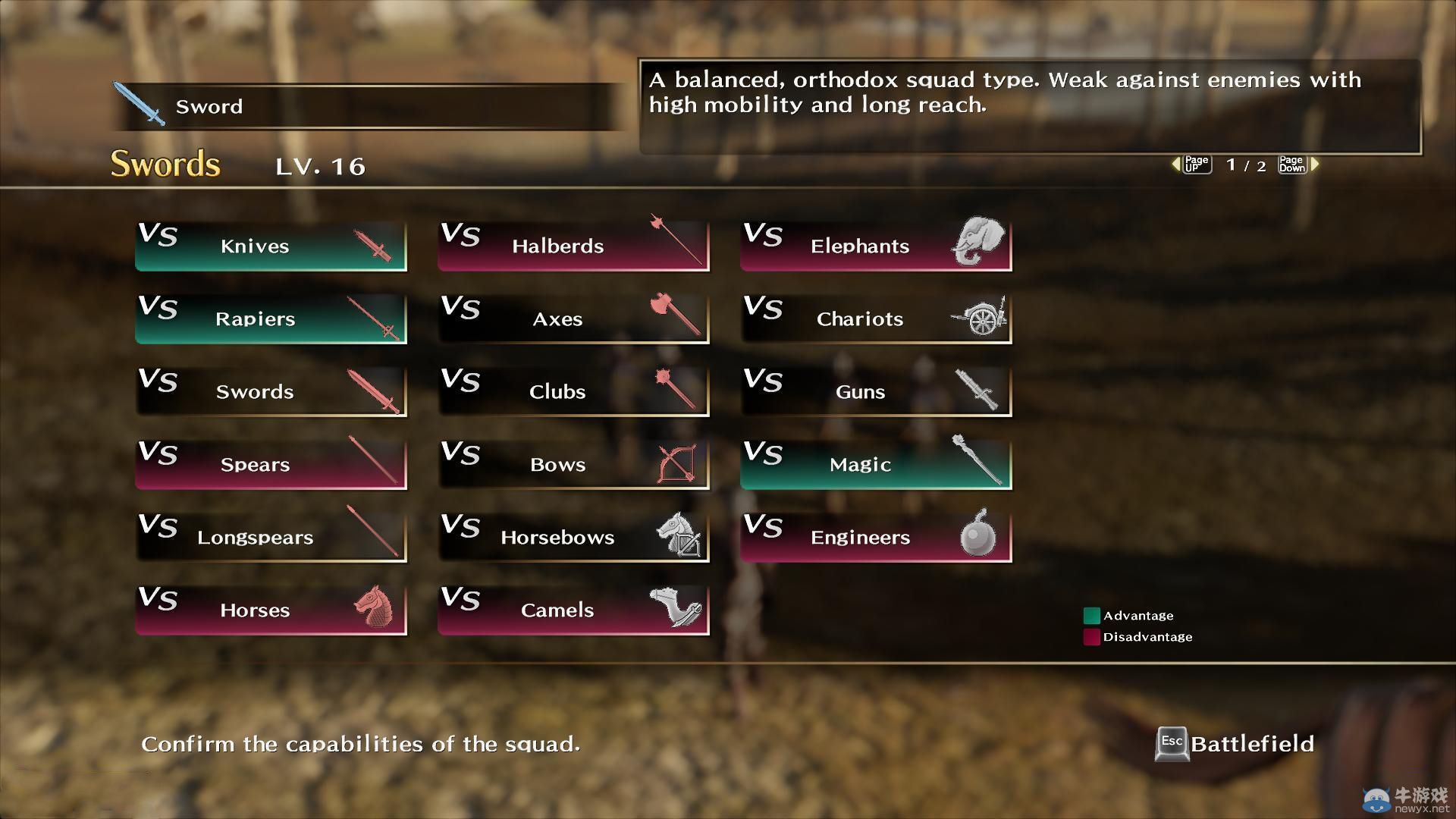Select the VS Halberds tile
The image size is (1456, 819).
click(x=573, y=246)
